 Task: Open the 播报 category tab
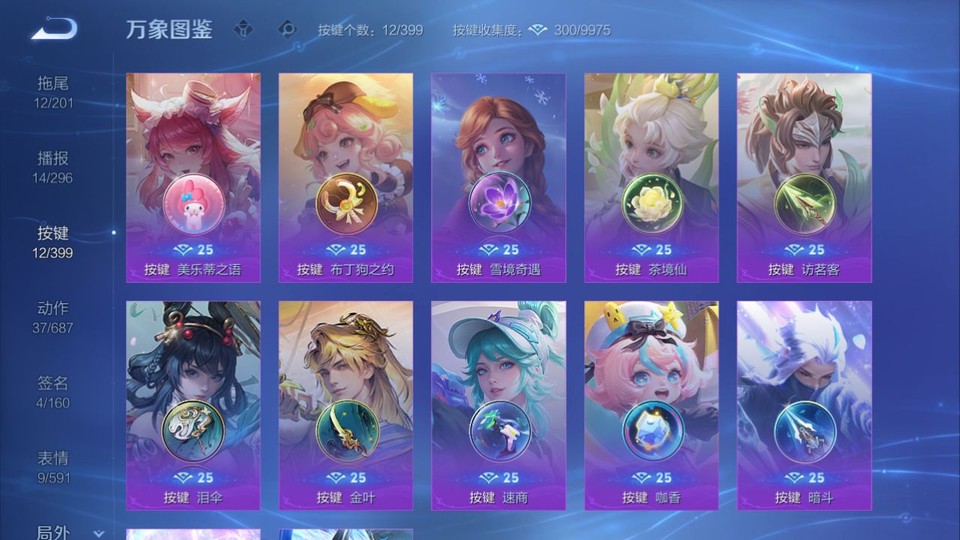pos(53,166)
